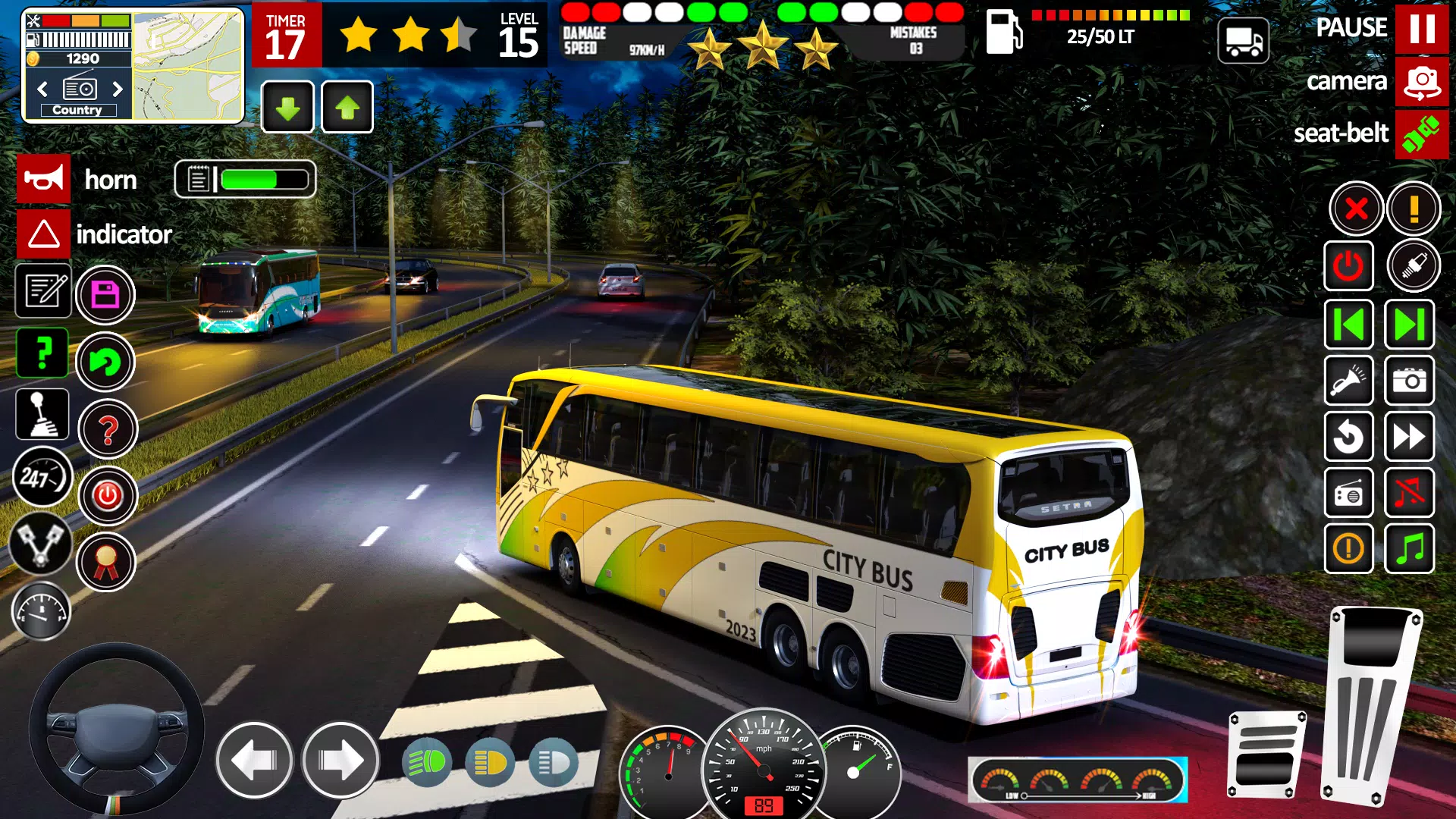Shift gear up with the green arrow
Screen dimensions: 1456x819
pyautogui.click(x=347, y=106)
